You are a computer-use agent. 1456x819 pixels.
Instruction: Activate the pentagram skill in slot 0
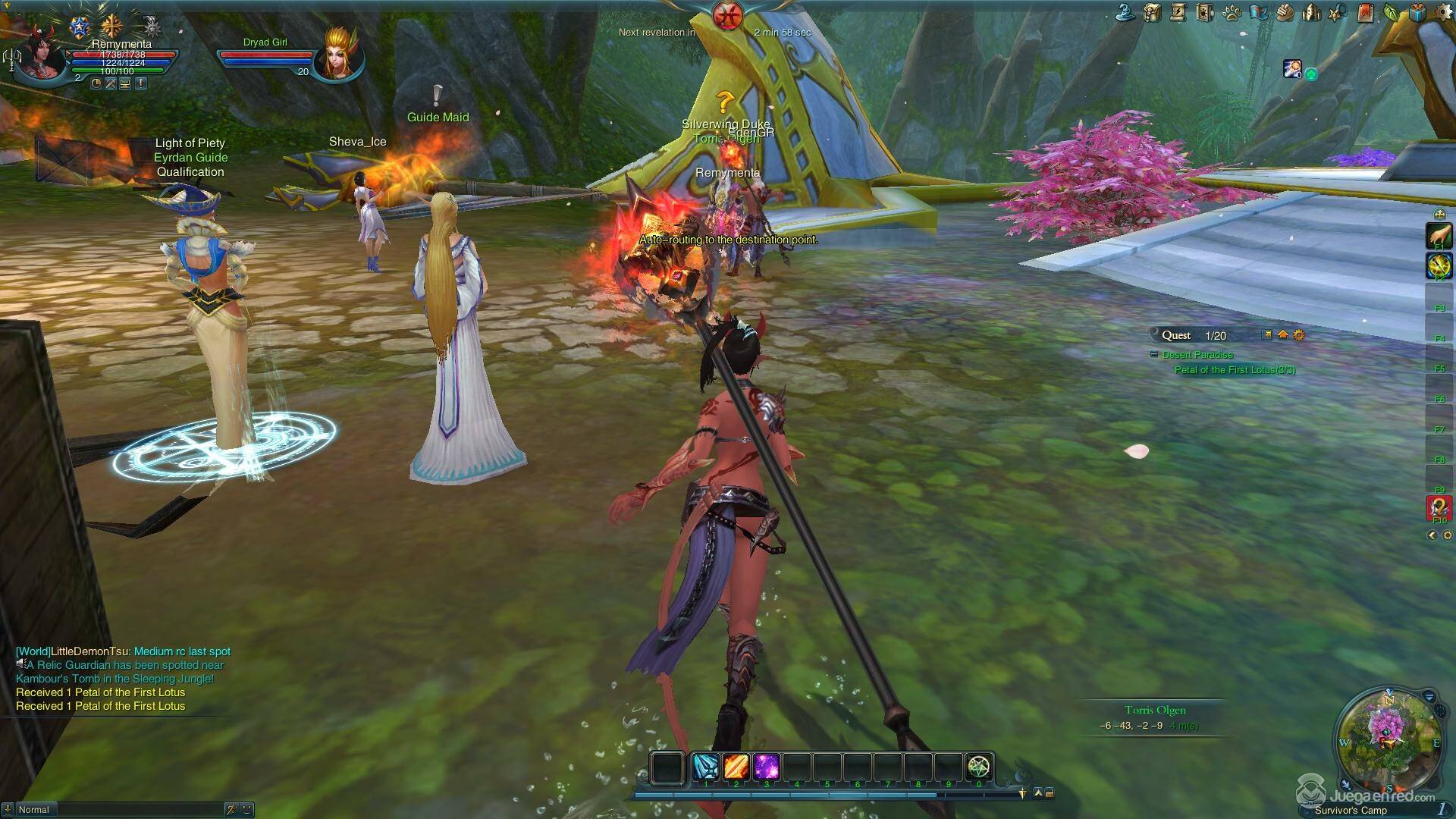(x=979, y=767)
